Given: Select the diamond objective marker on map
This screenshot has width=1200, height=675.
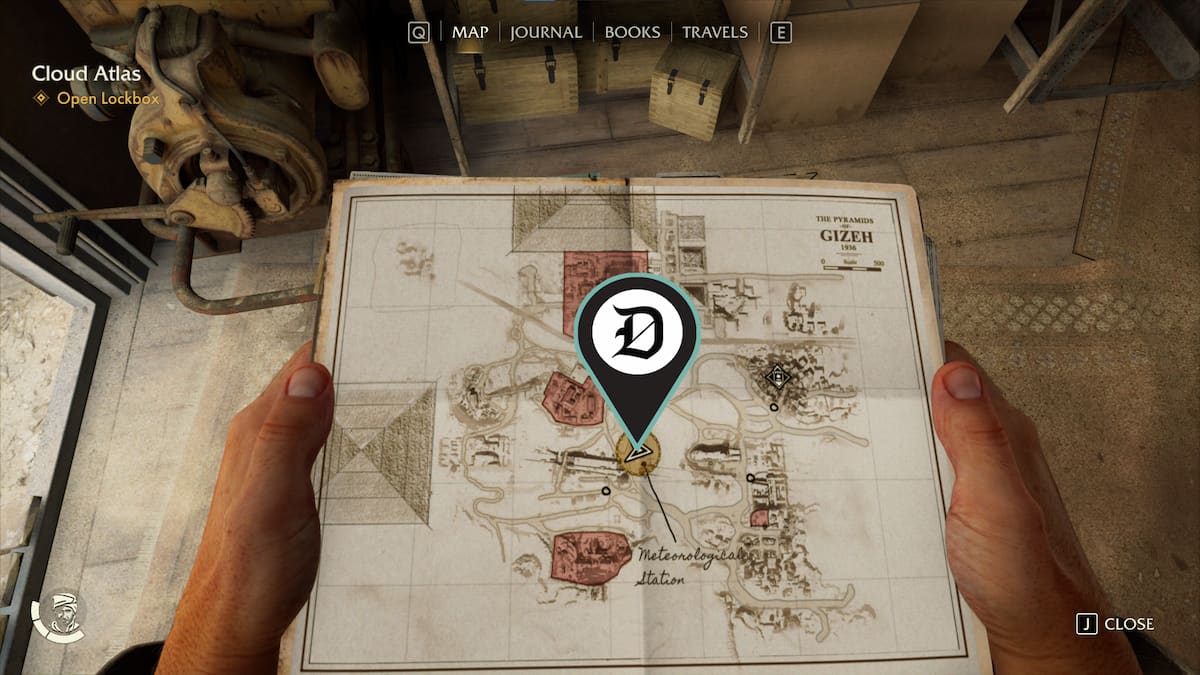Looking at the screenshot, I should 776,377.
